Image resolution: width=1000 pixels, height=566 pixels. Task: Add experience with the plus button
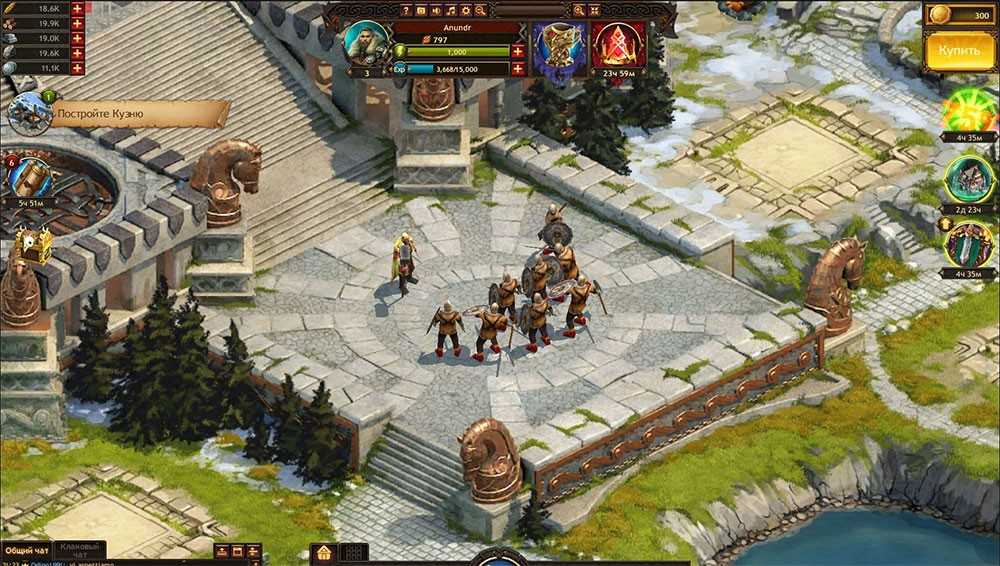click(517, 69)
